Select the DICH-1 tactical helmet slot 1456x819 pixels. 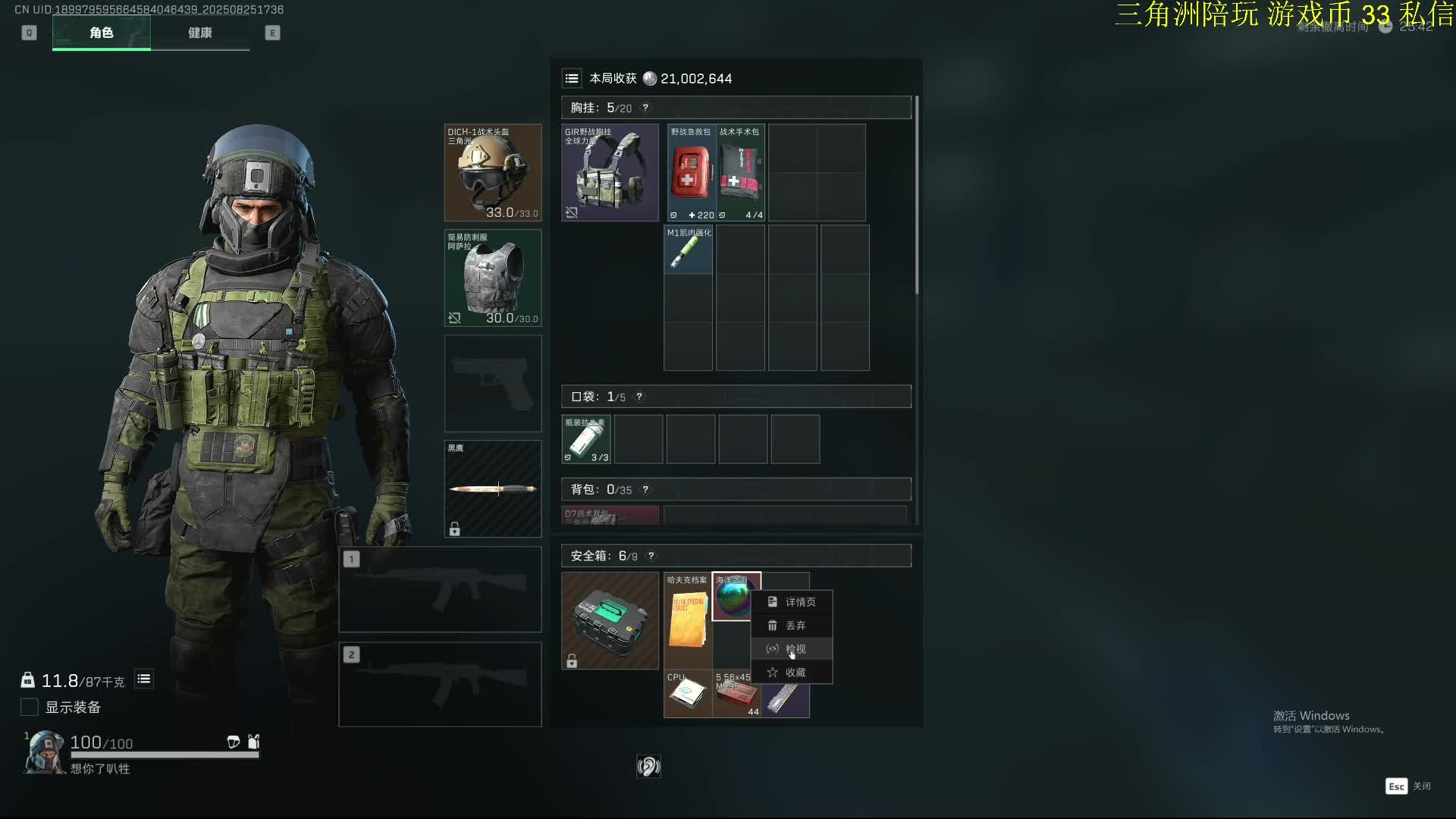(x=493, y=173)
